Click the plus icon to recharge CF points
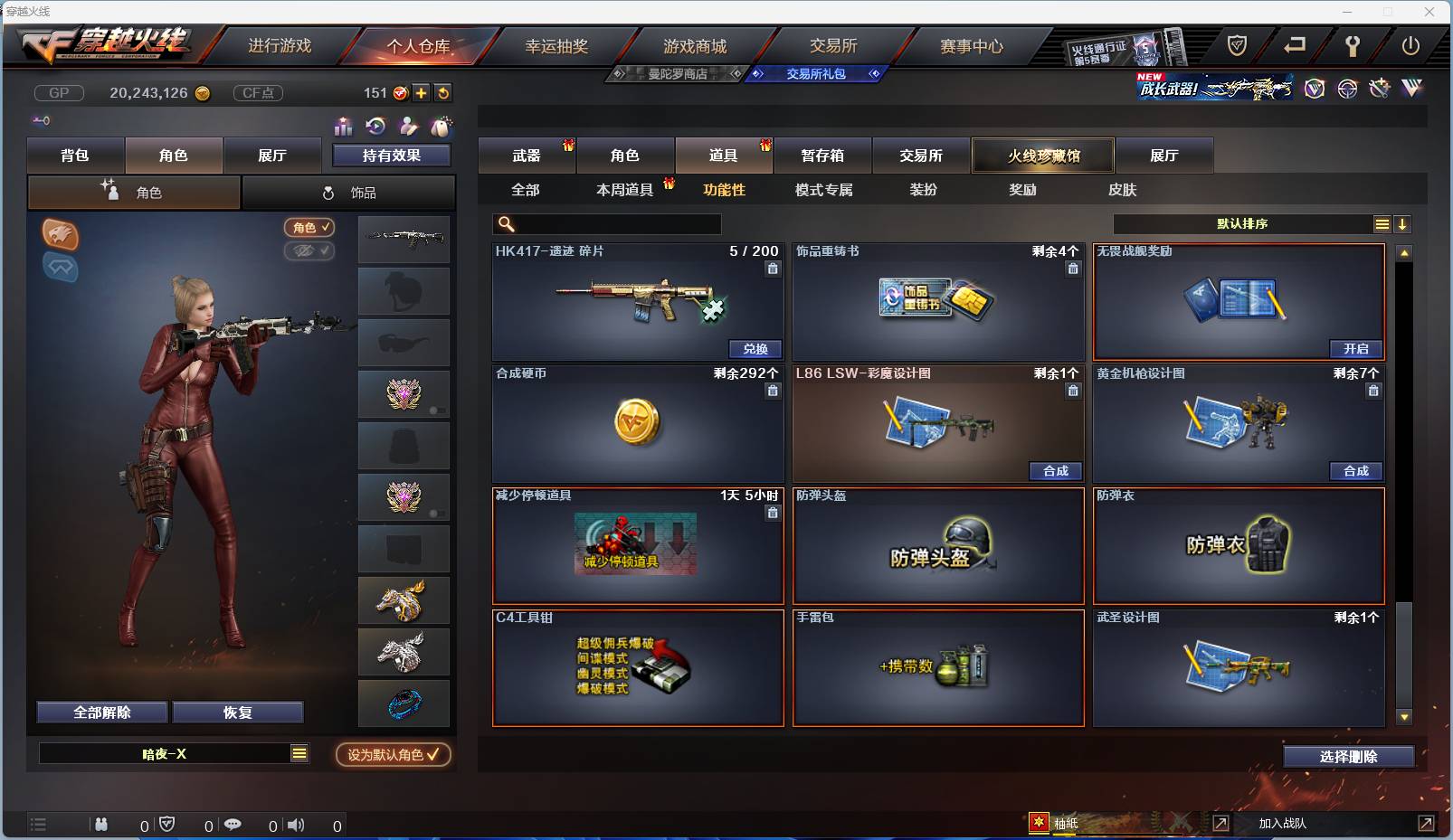The image size is (1453, 840). (x=422, y=92)
